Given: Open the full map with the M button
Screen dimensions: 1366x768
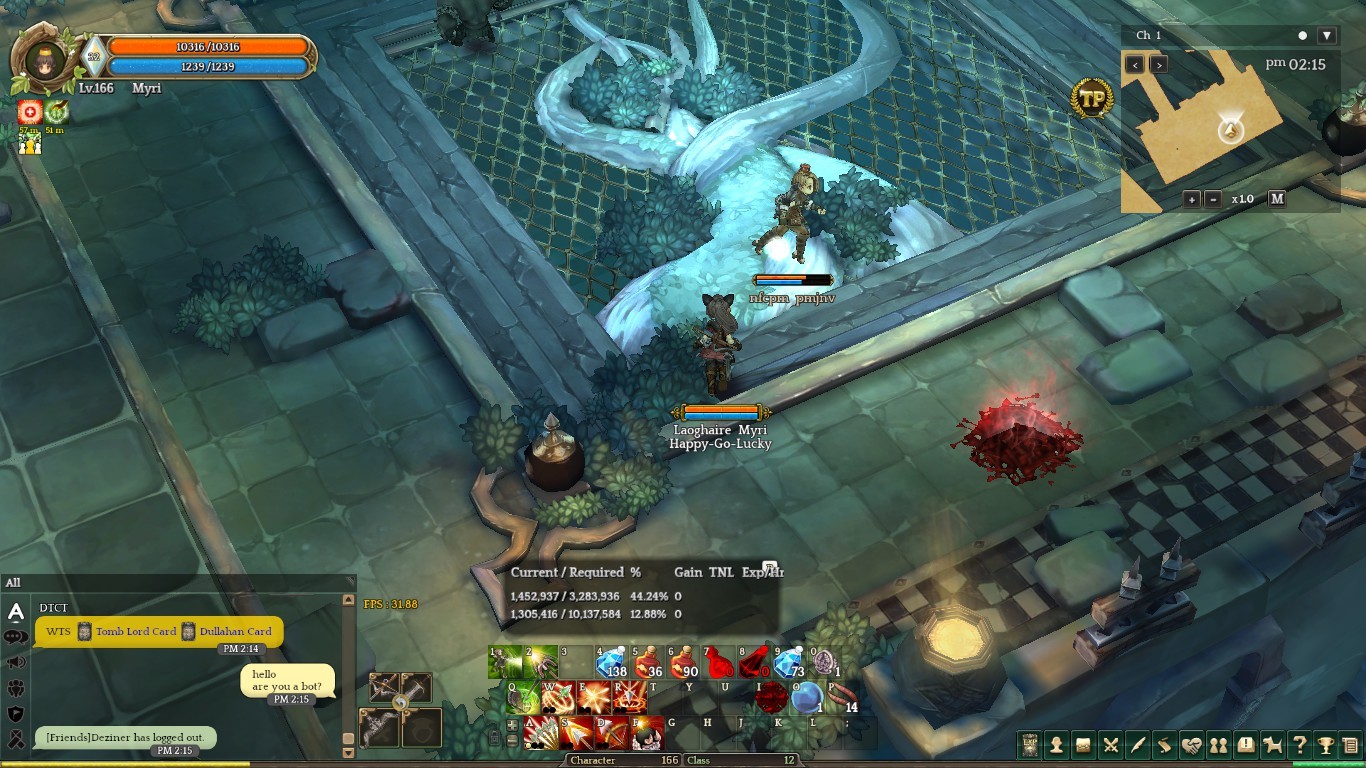Looking at the screenshot, I should (x=1277, y=199).
